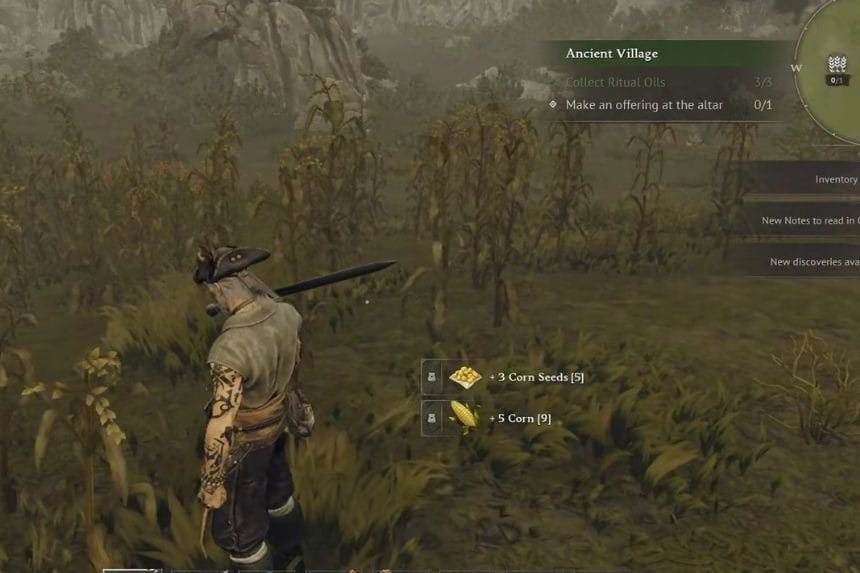Click the completed Collect Ritual Oils objective

[x=615, y=82]
